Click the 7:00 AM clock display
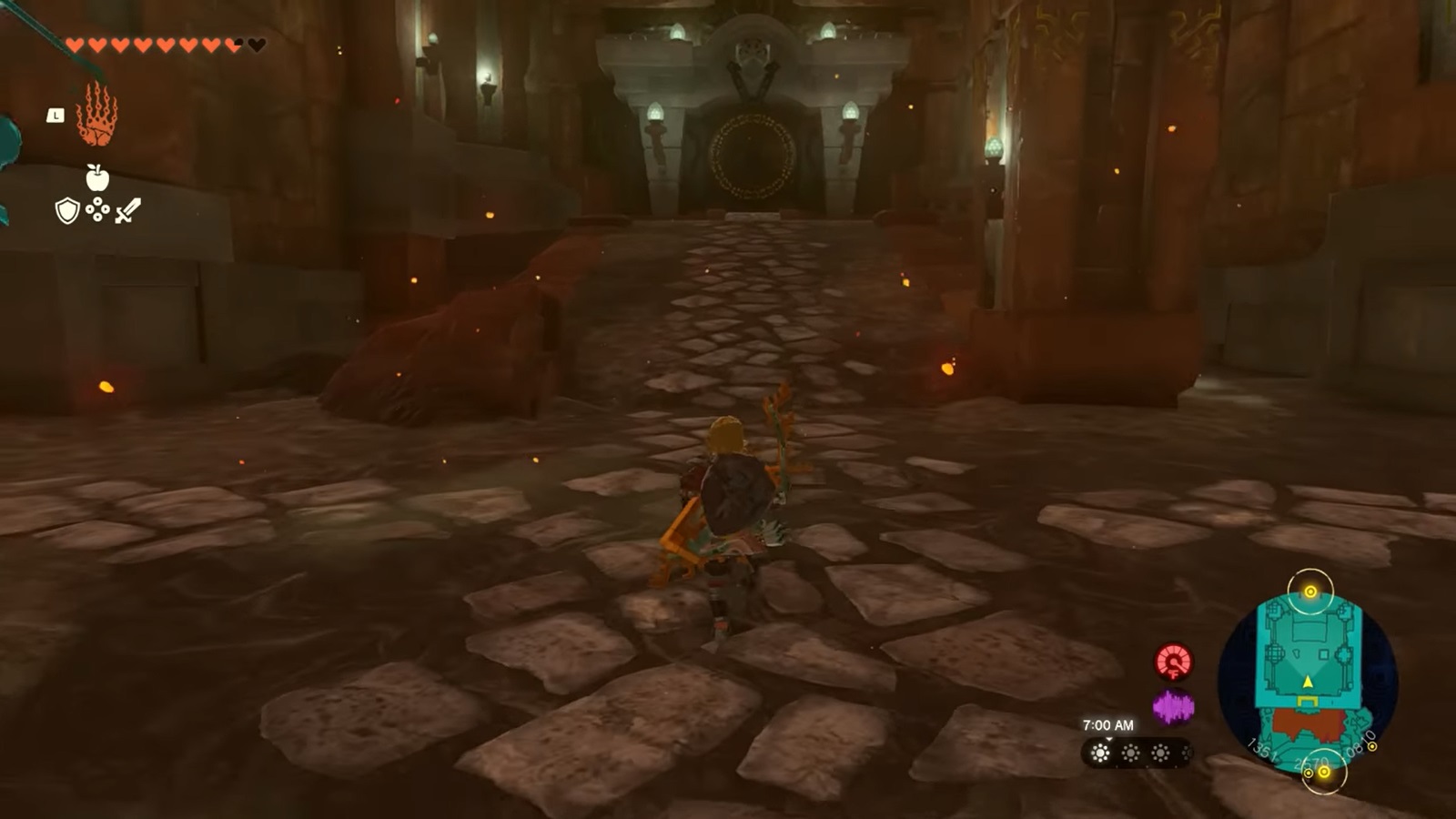The height and width of the screenshot is (819, 1456). [1108, 725]
